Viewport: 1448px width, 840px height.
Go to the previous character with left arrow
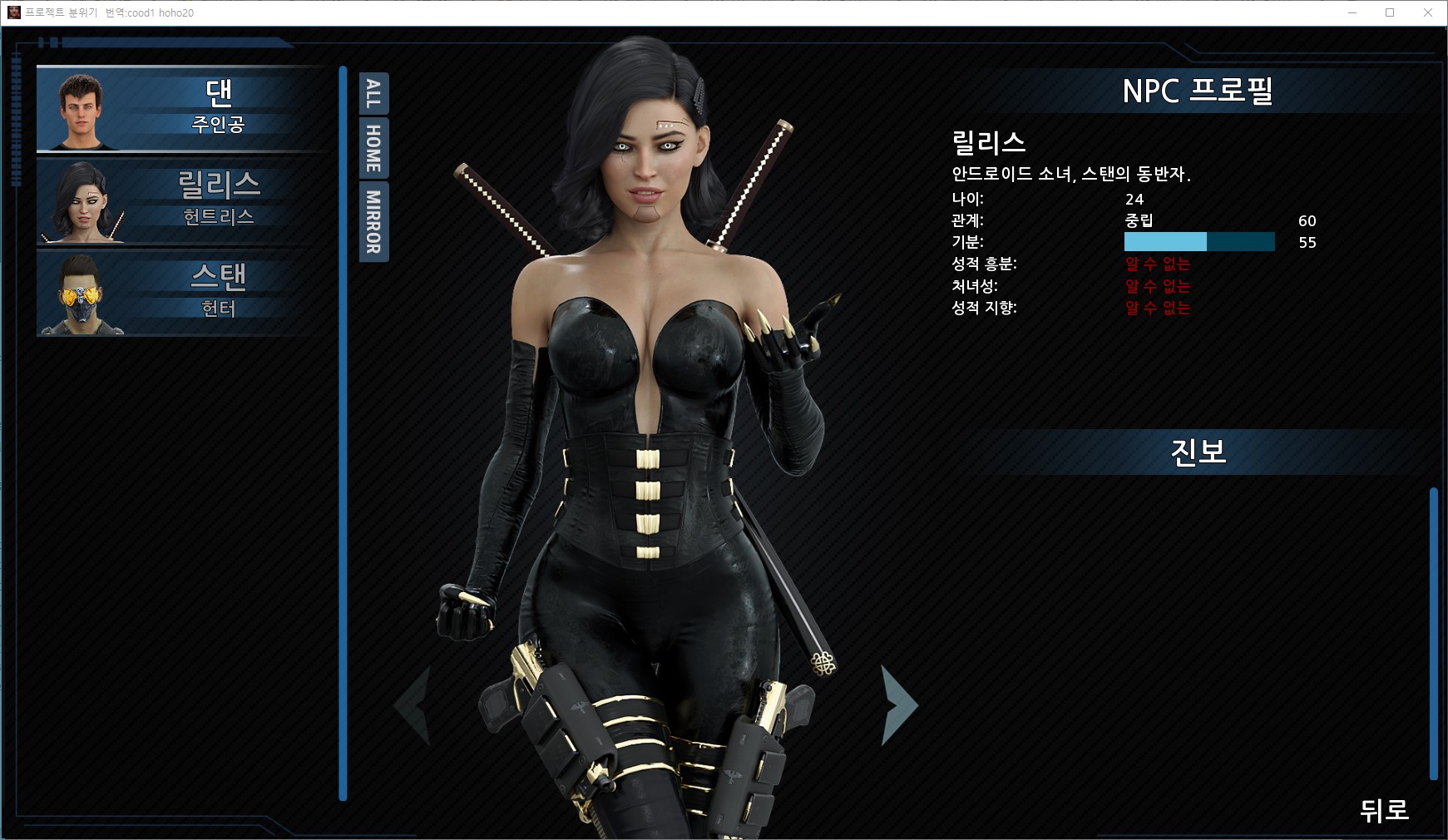[x=413, y=704]
